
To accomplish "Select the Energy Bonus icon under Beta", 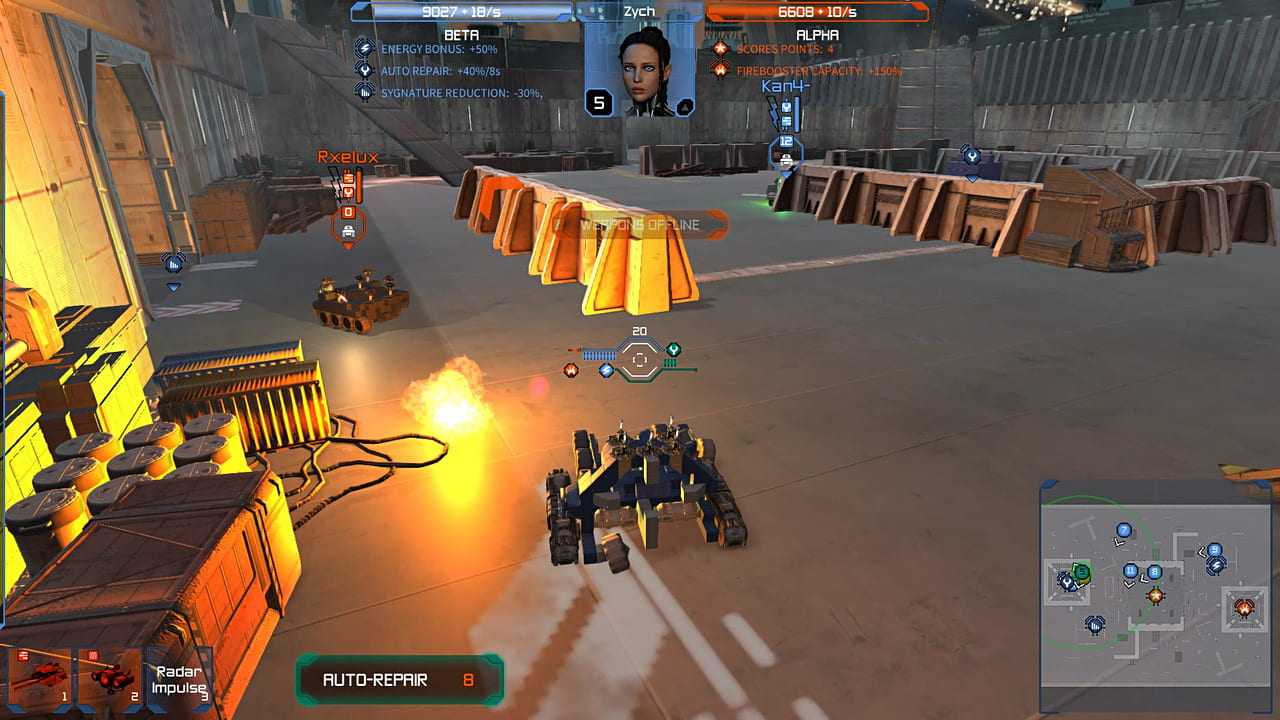I will click(365, 48).
